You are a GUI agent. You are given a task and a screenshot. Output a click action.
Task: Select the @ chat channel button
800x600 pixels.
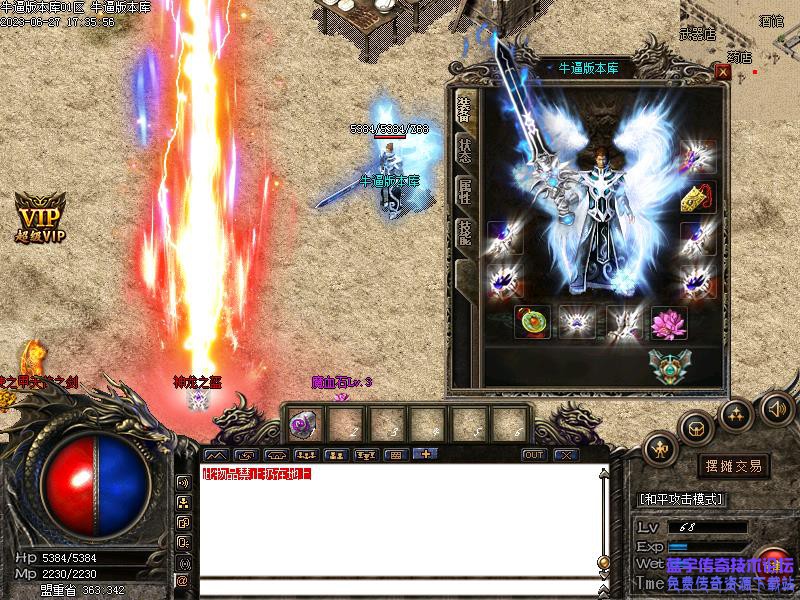pyautogui.click(x=183, y=579)
